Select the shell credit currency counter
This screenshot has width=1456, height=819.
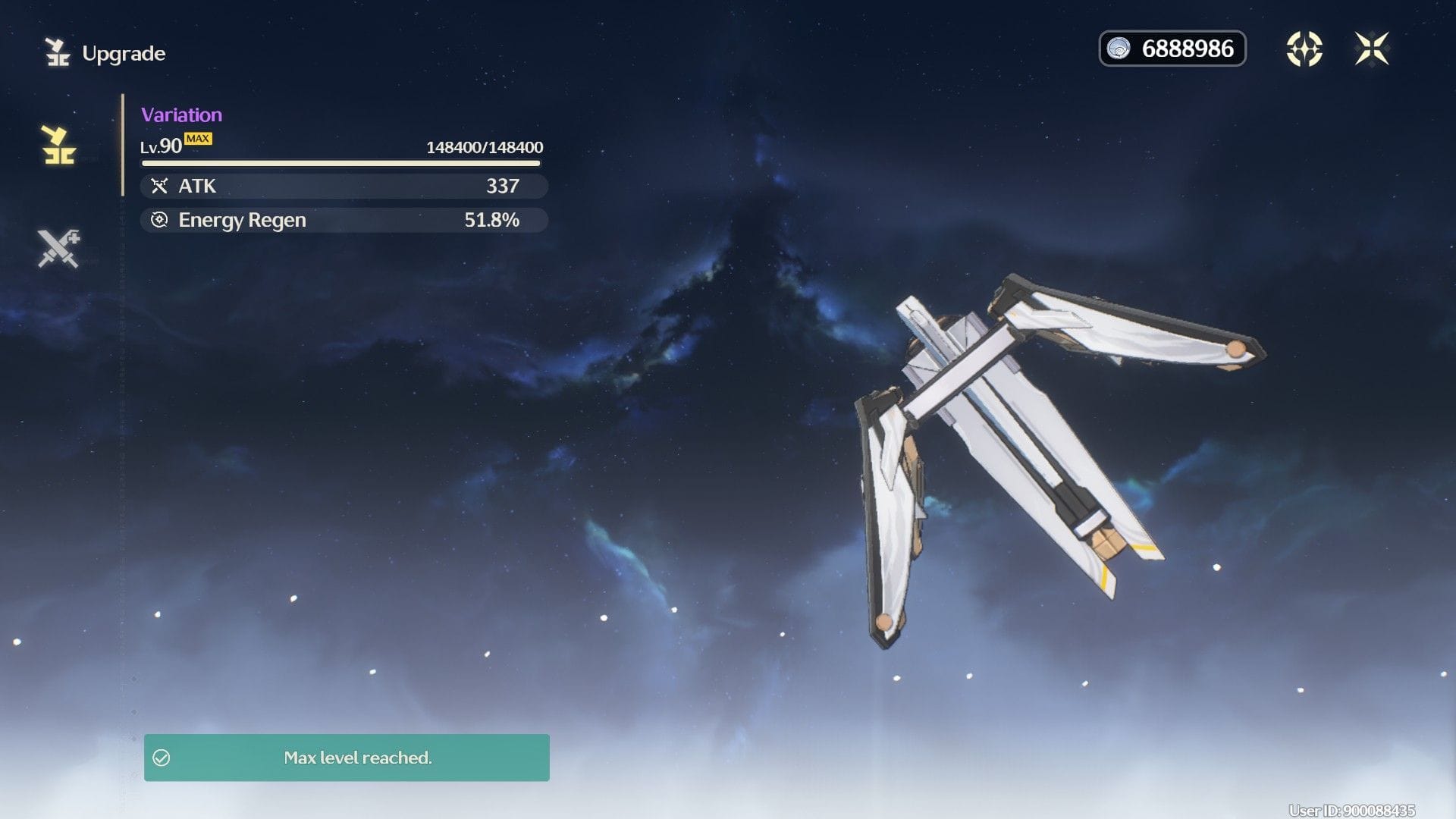(1172, 49)
